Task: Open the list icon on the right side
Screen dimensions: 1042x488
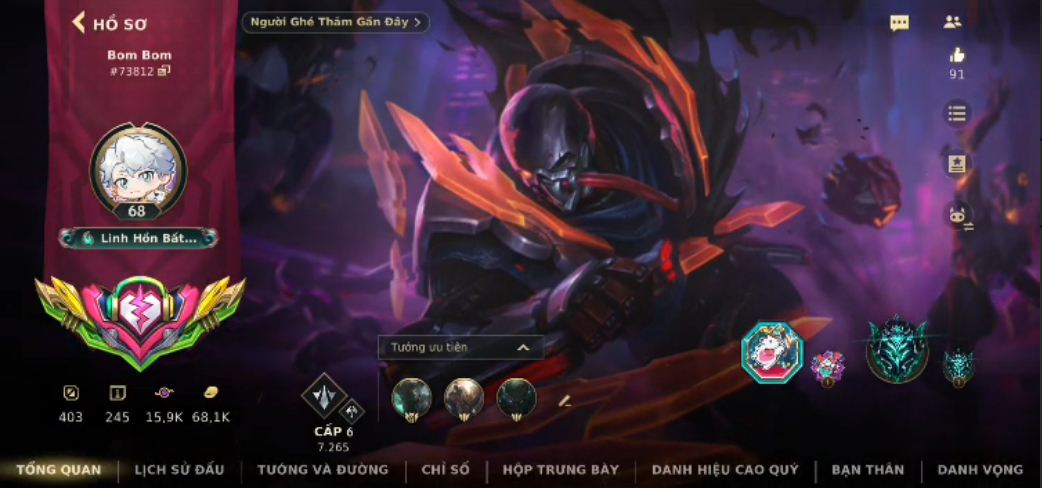Action: pos(957,113)
